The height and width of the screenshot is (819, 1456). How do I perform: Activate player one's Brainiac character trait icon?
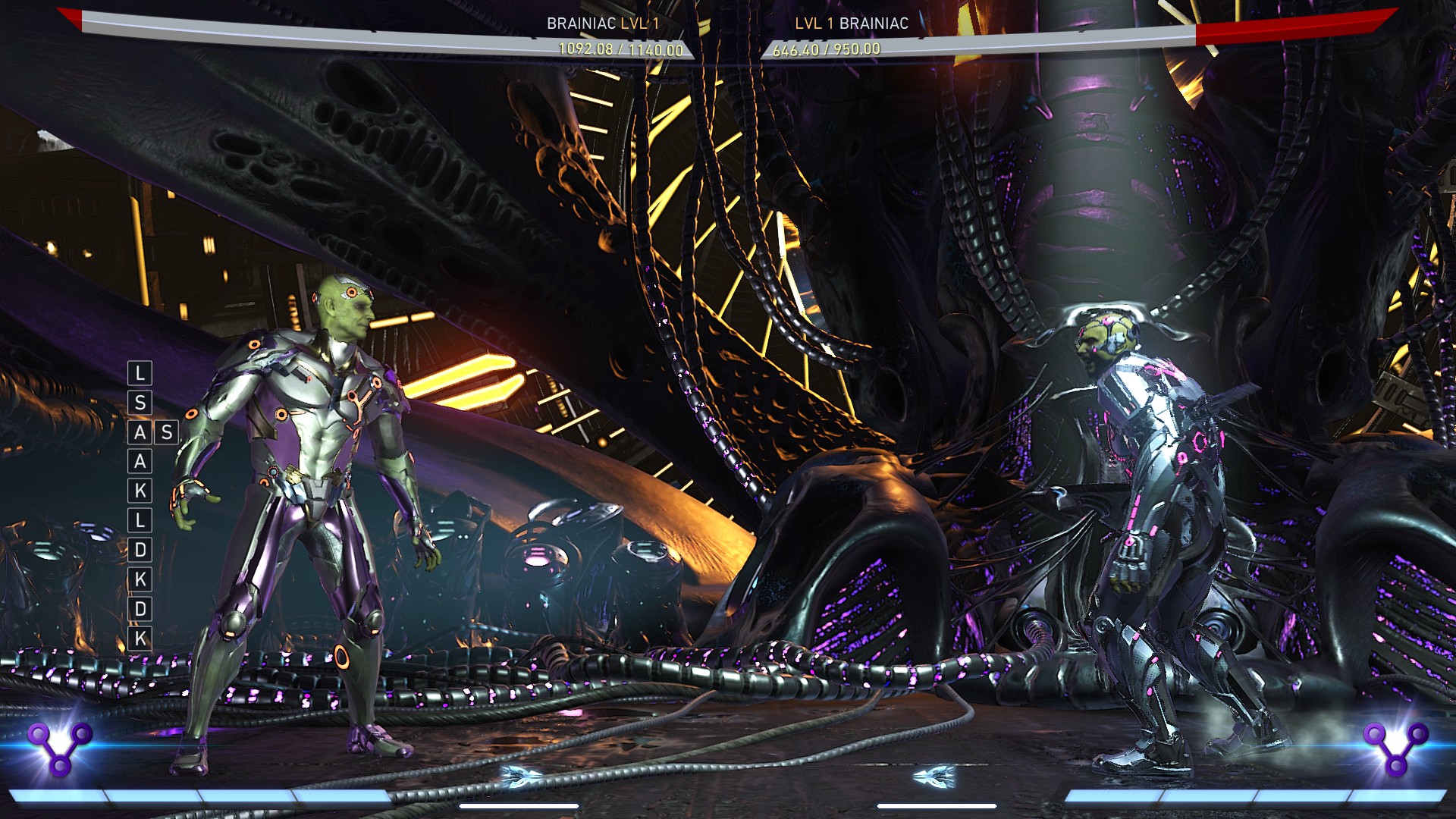click(60, 746)
